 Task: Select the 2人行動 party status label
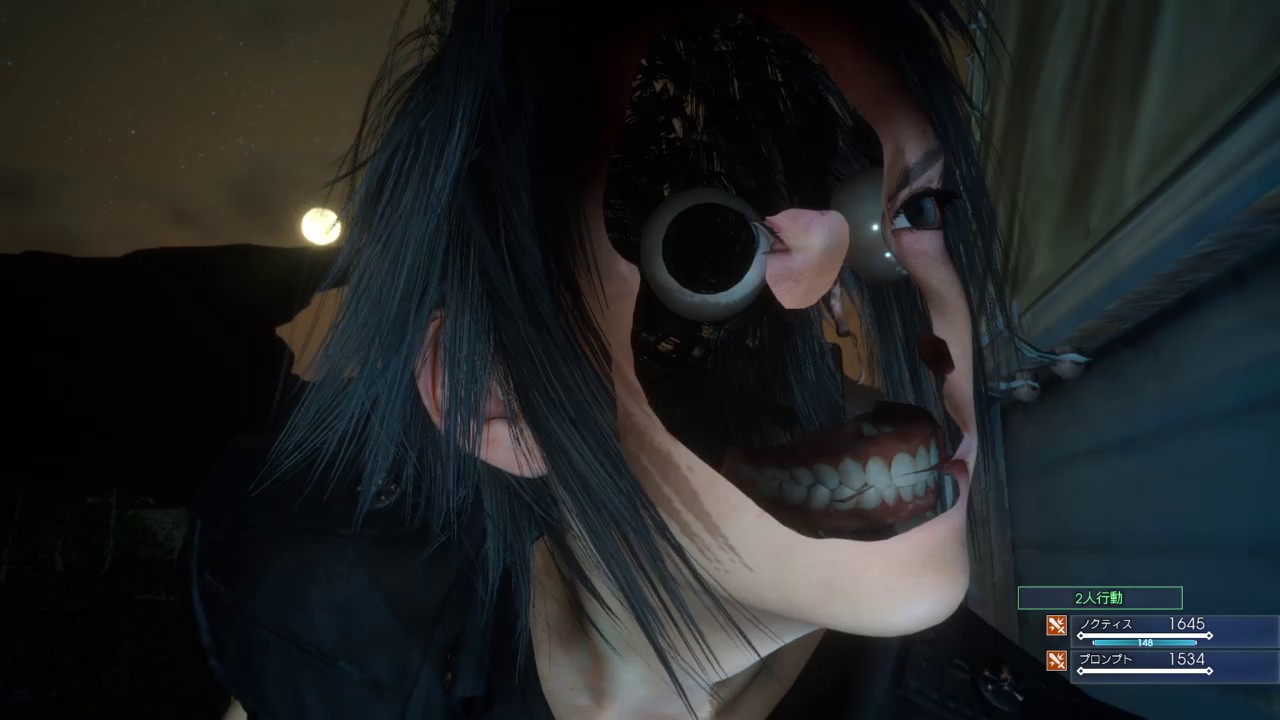pyautogui.click(x=1099, y=598)
